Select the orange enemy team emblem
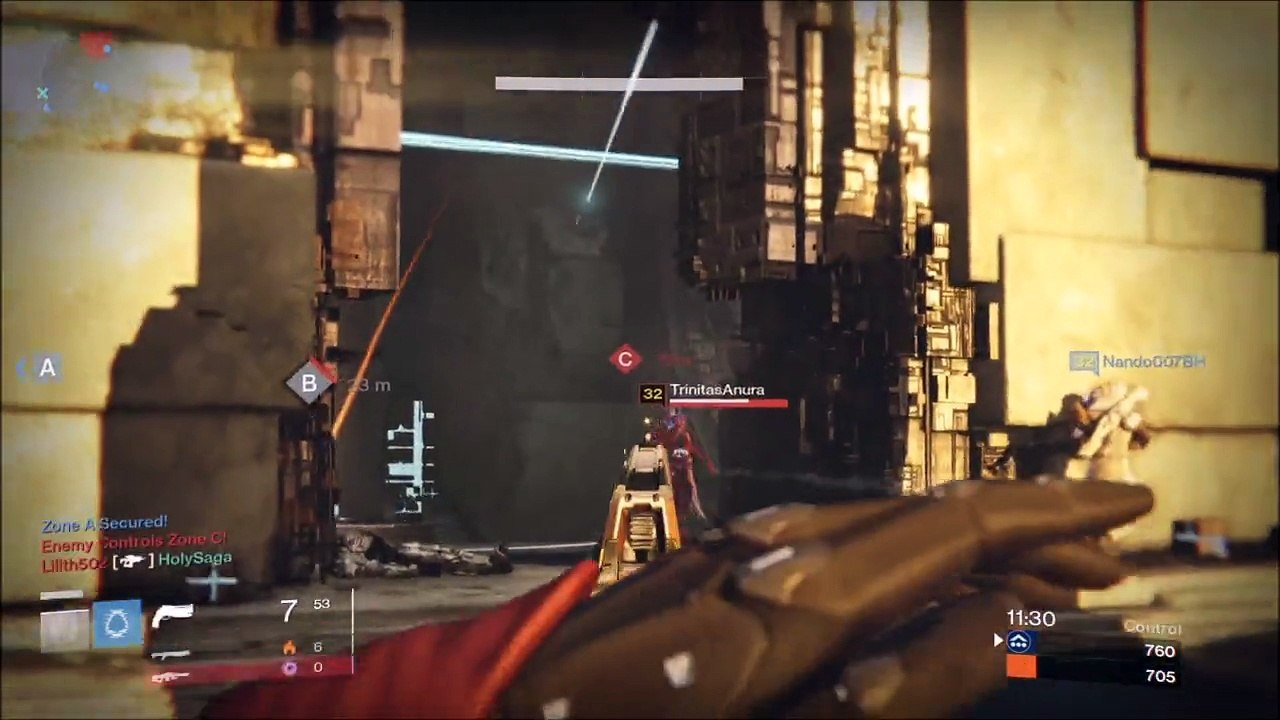The width and height of the screenshot is (1280, 720). click(1021, 666)
